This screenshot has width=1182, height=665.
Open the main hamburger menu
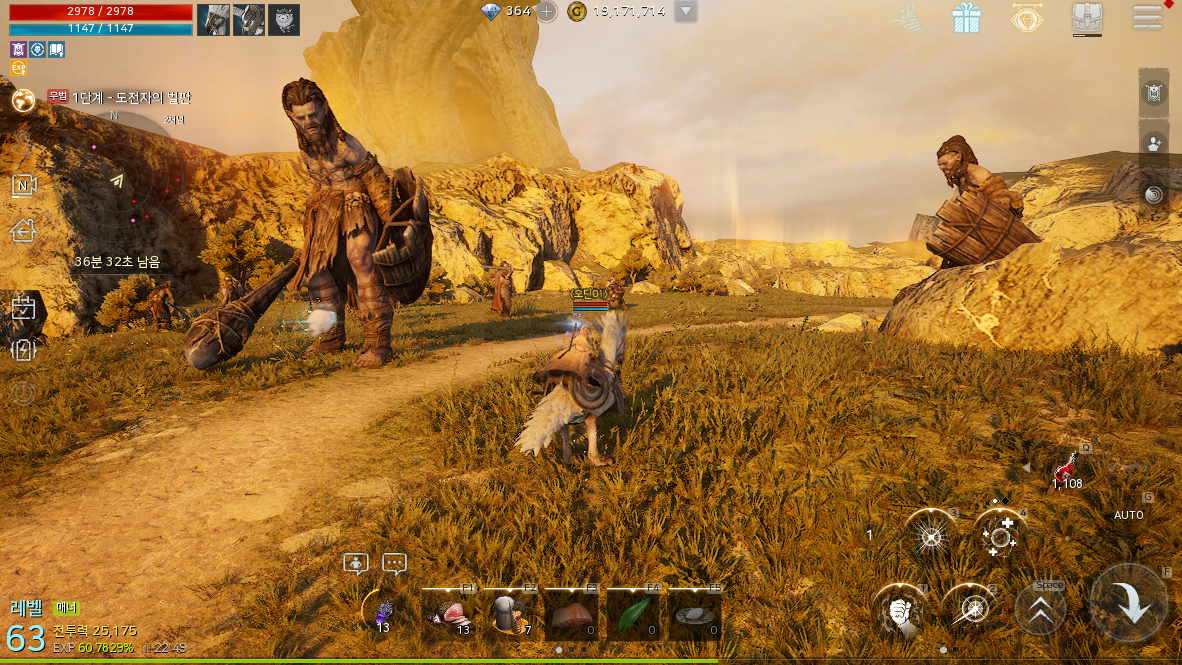[1147, 17]
